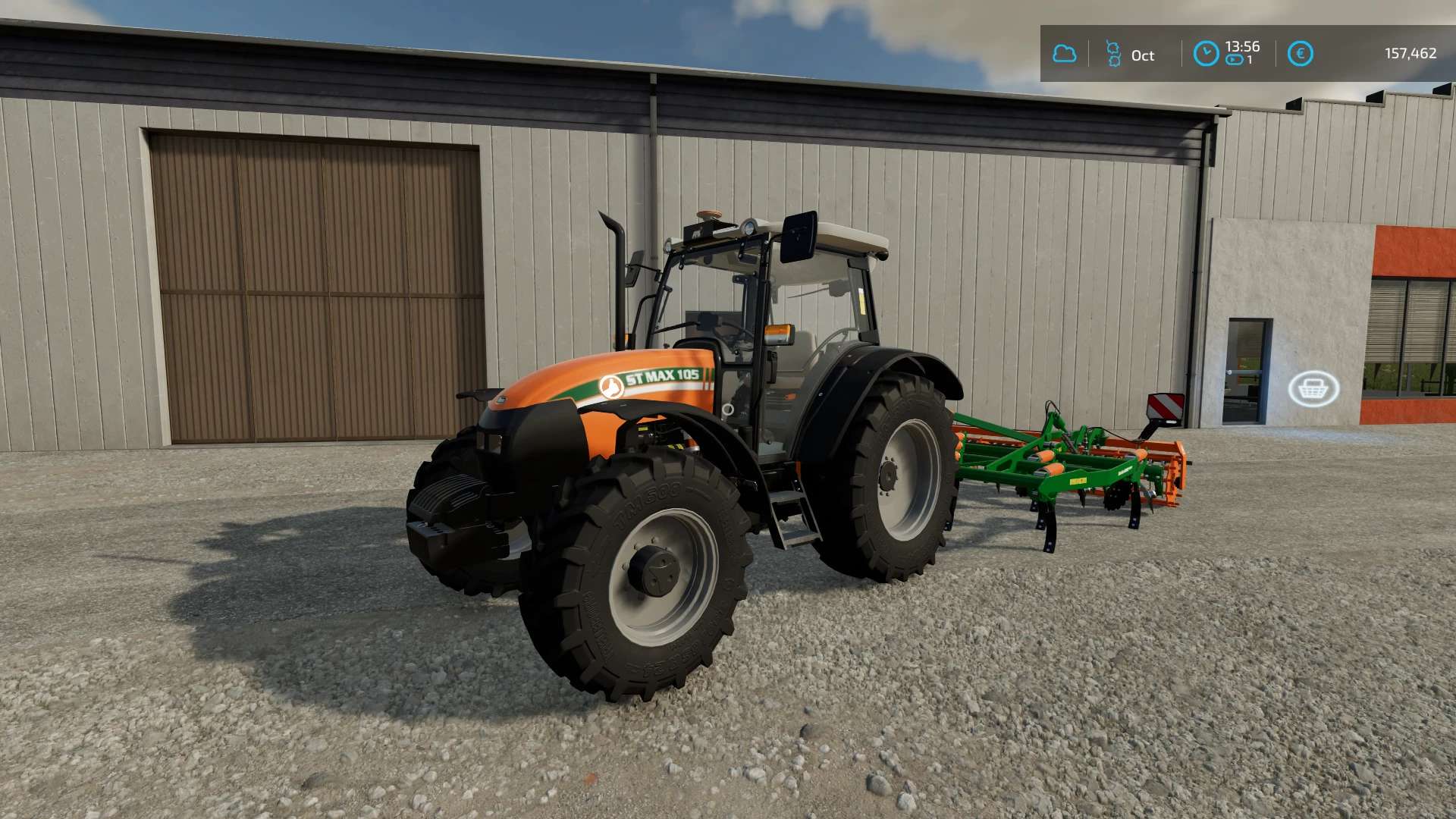Select the euro currency icon
Screen dimensions: 1456x819
tap(1300, 54)
